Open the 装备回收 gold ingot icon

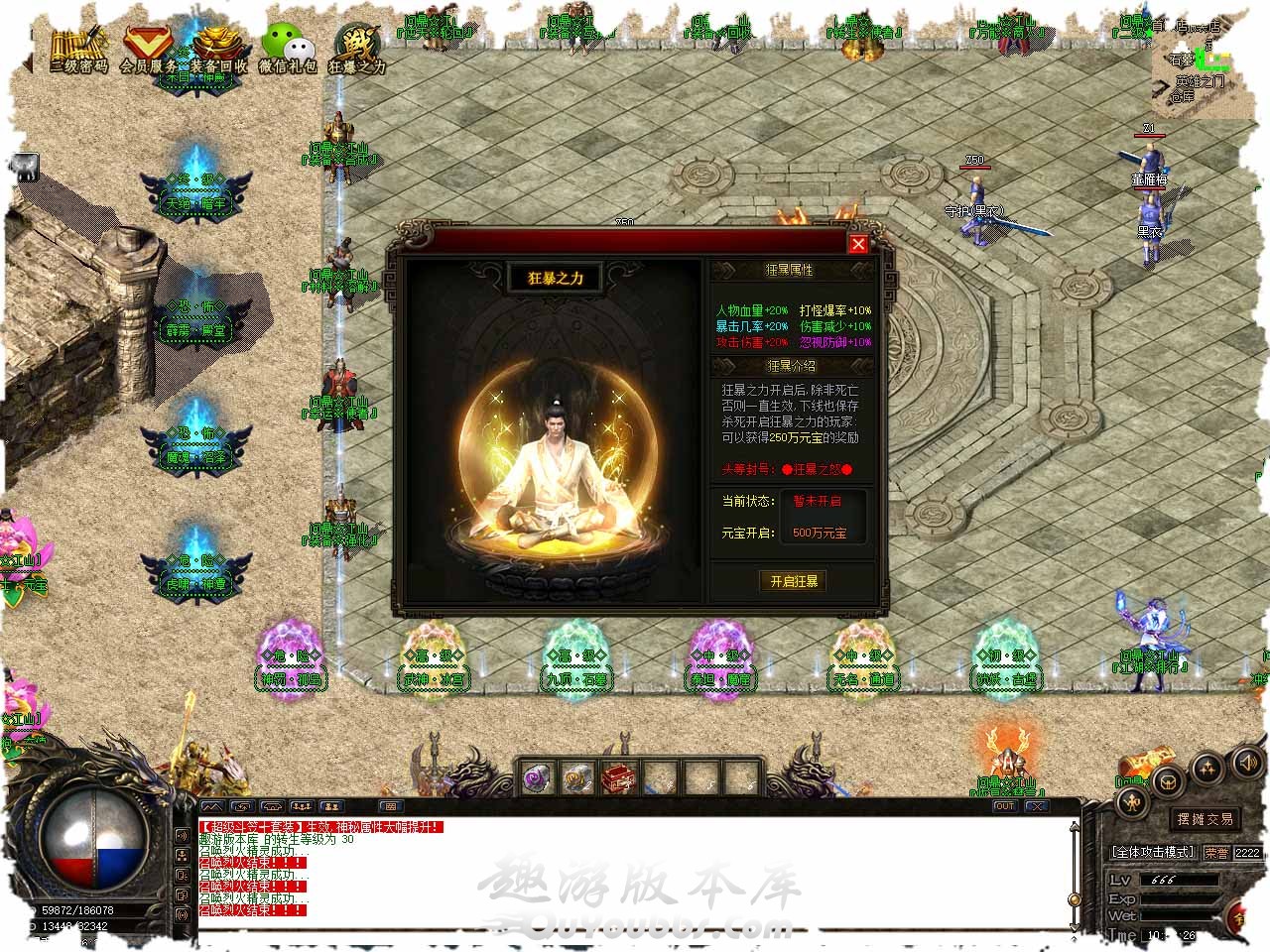pos(219,50)
